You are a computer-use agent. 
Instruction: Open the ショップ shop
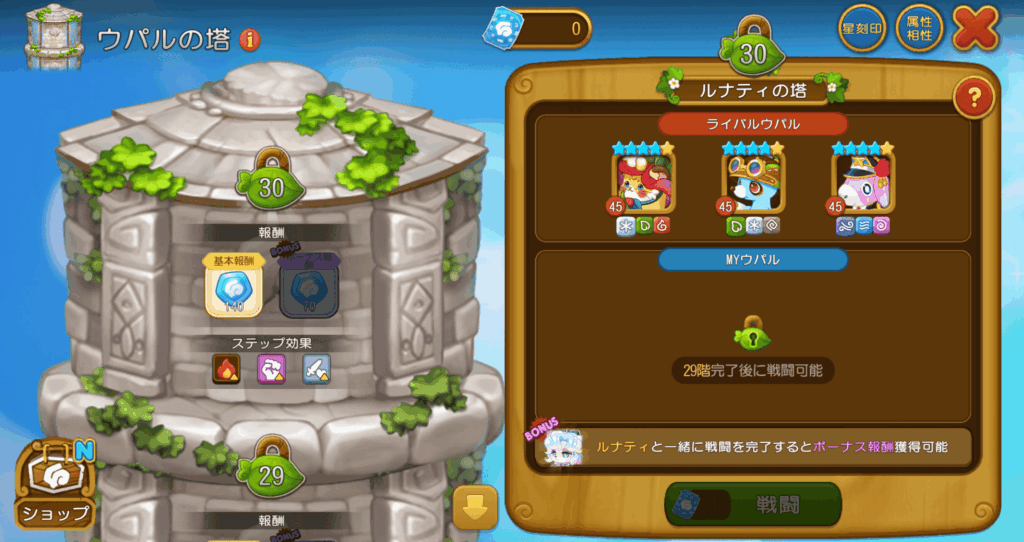pos(54,485)
